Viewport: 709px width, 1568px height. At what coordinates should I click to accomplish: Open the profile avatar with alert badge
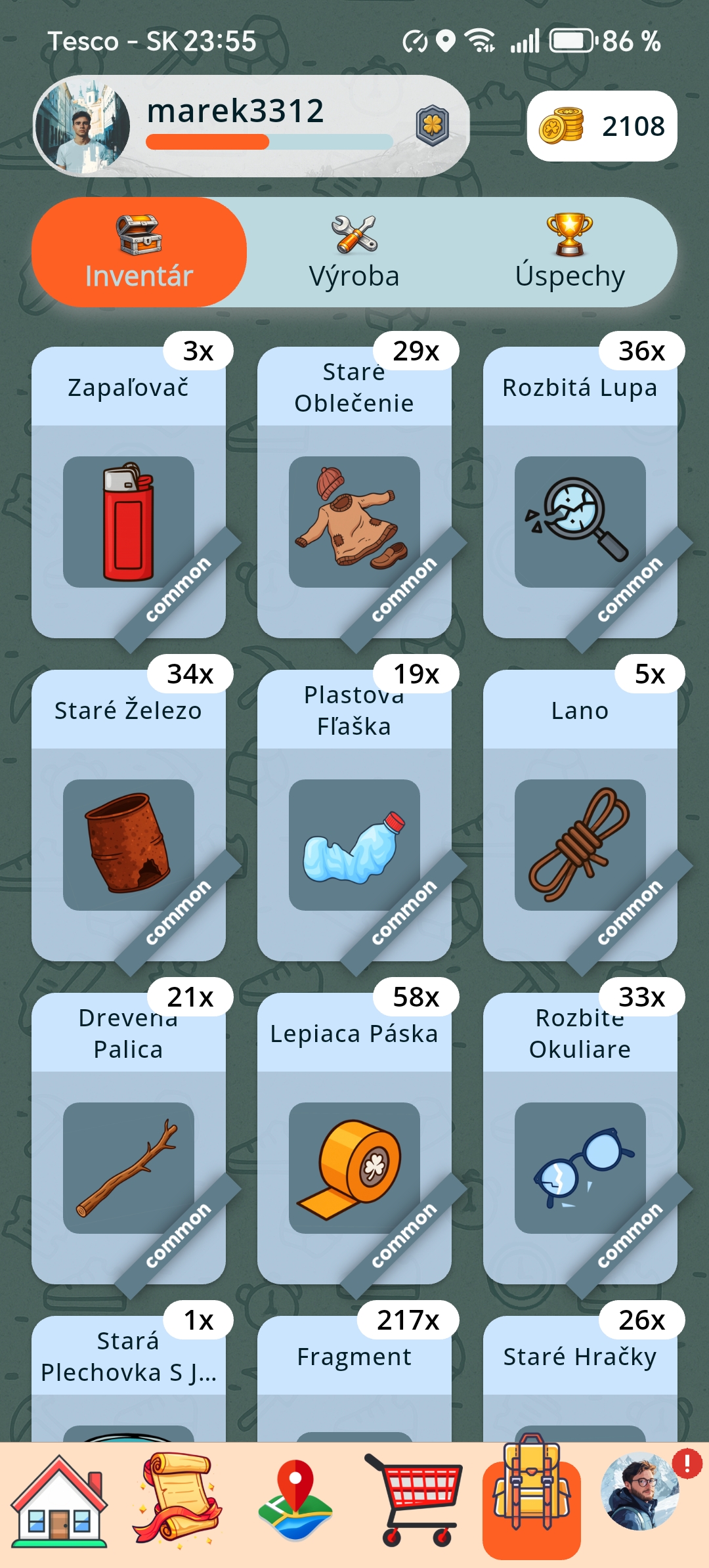pos(640,1492)
